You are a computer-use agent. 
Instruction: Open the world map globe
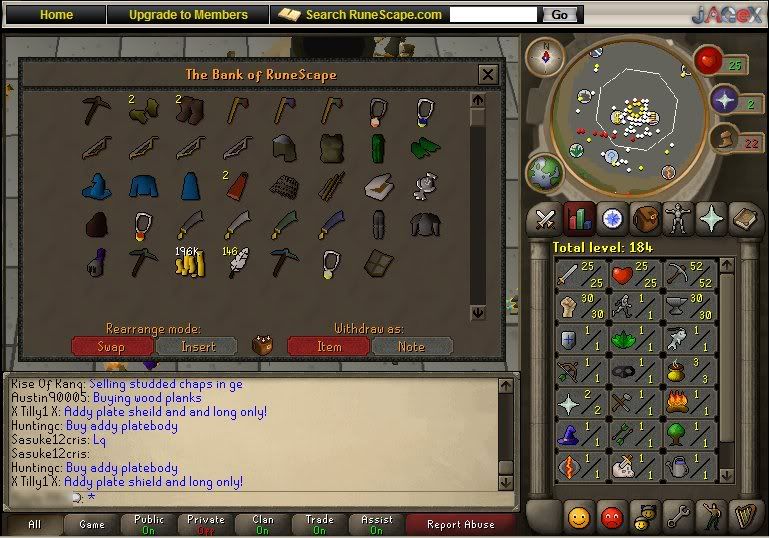[x=545, y=170]
